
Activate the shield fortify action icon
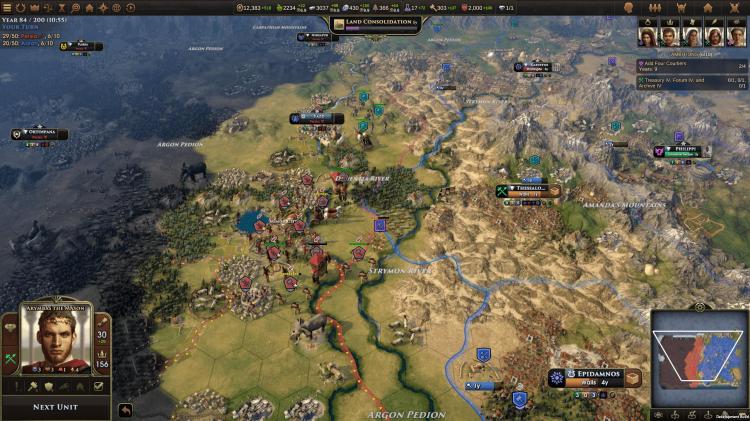[48, 385]
